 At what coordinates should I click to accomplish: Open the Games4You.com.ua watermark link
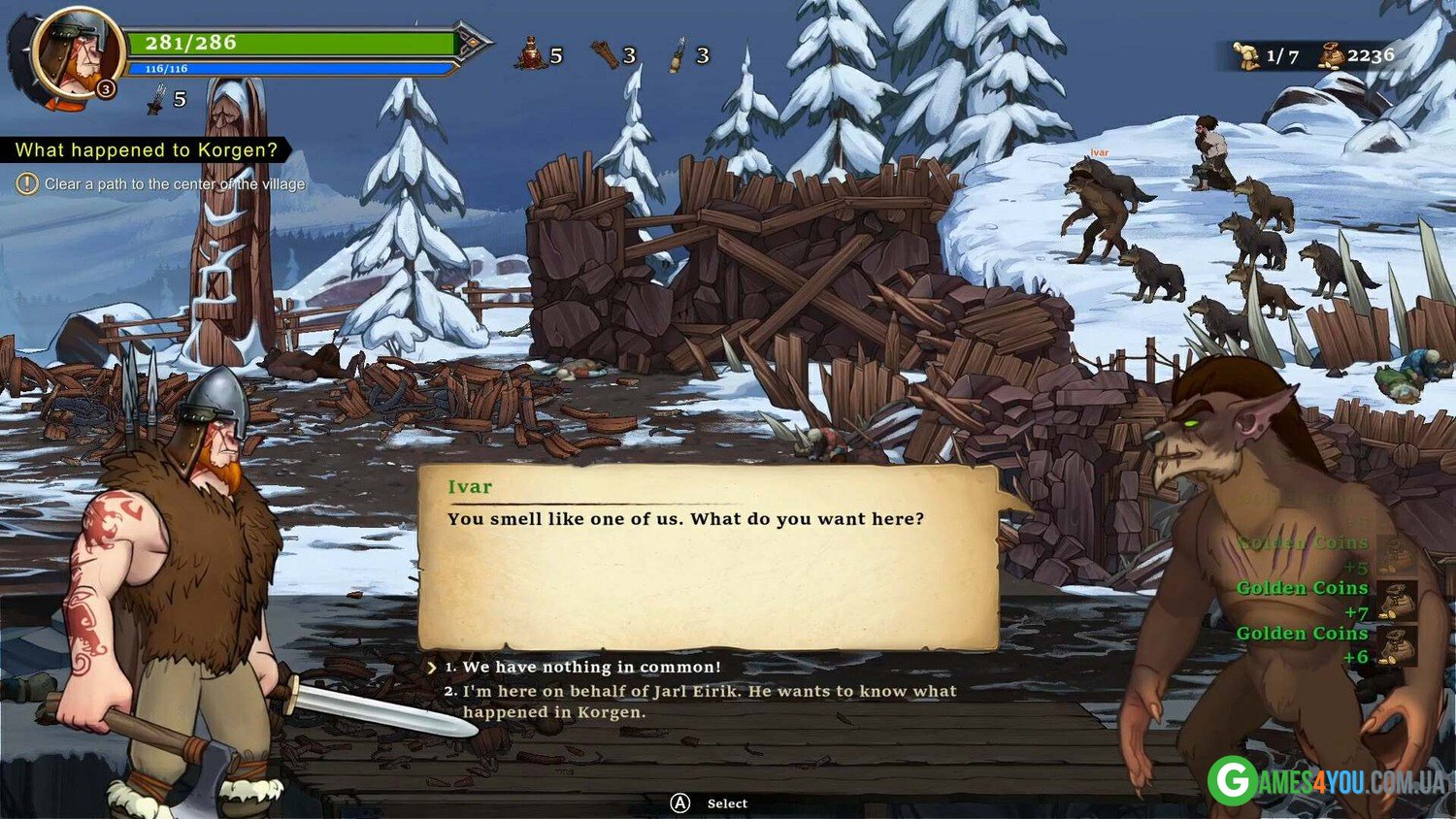(1327, 780)
